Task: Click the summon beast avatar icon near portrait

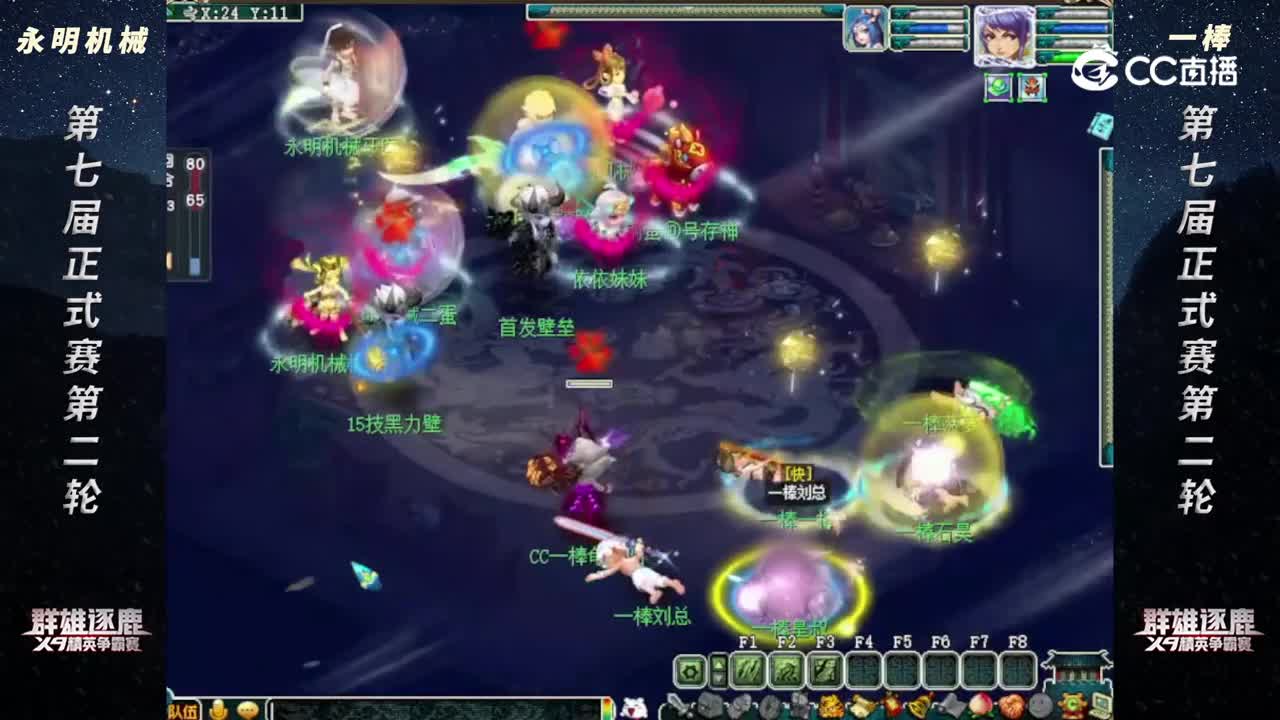Action: click(1032, 87)
